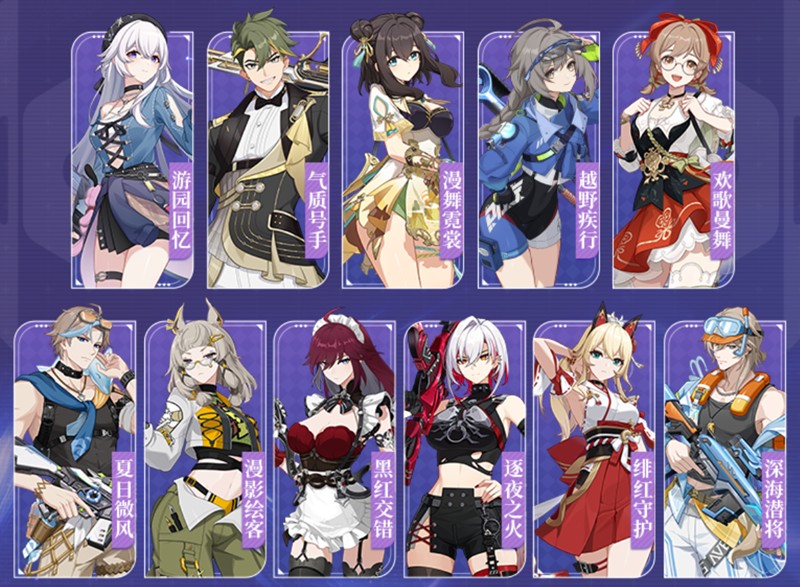Open the 越野疾行 outfit card
The height and width of the screenshot is (587, 800).
pyautogui.click(x=538, y=160)
